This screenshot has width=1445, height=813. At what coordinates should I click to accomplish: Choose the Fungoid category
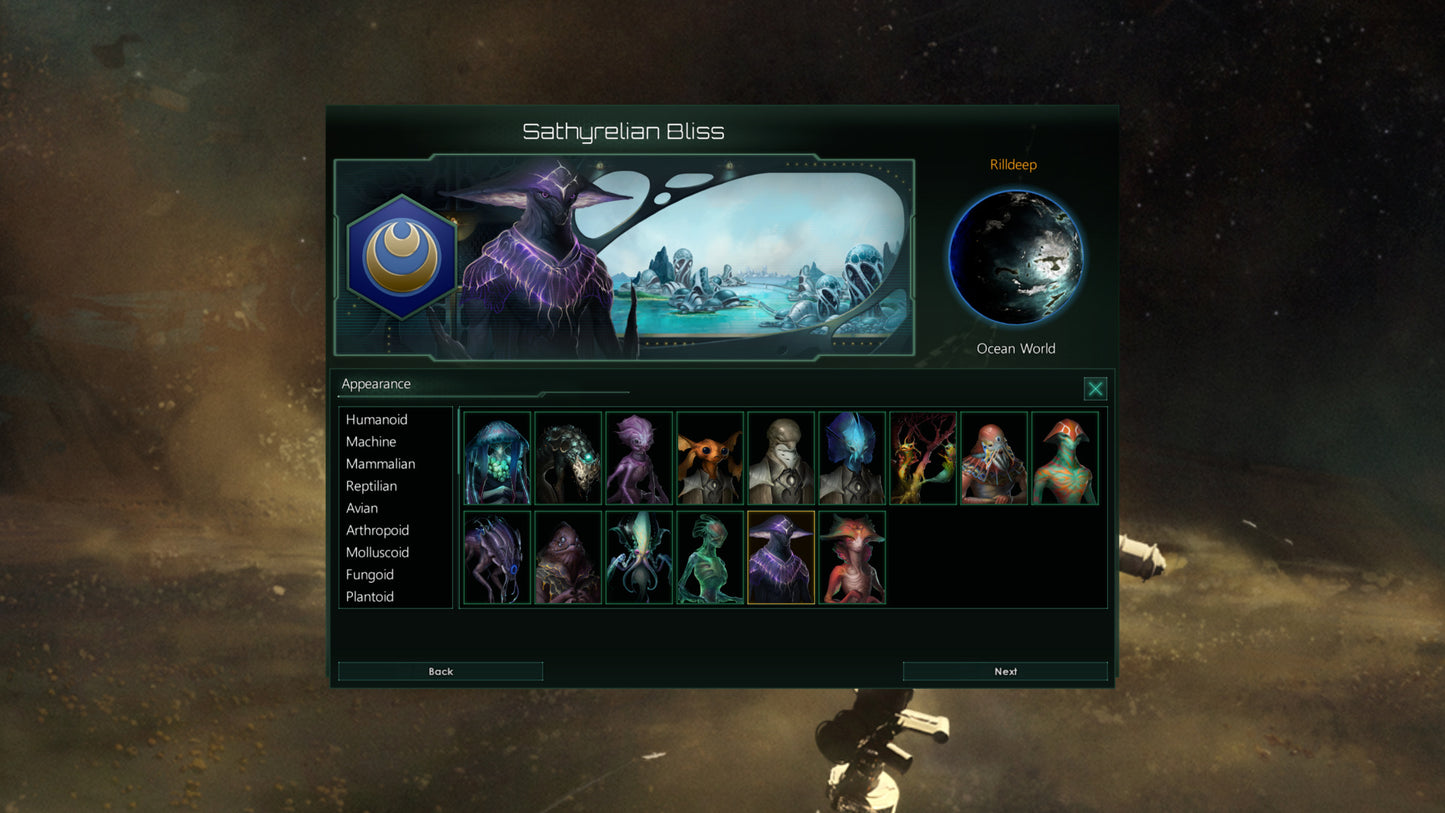370,574
